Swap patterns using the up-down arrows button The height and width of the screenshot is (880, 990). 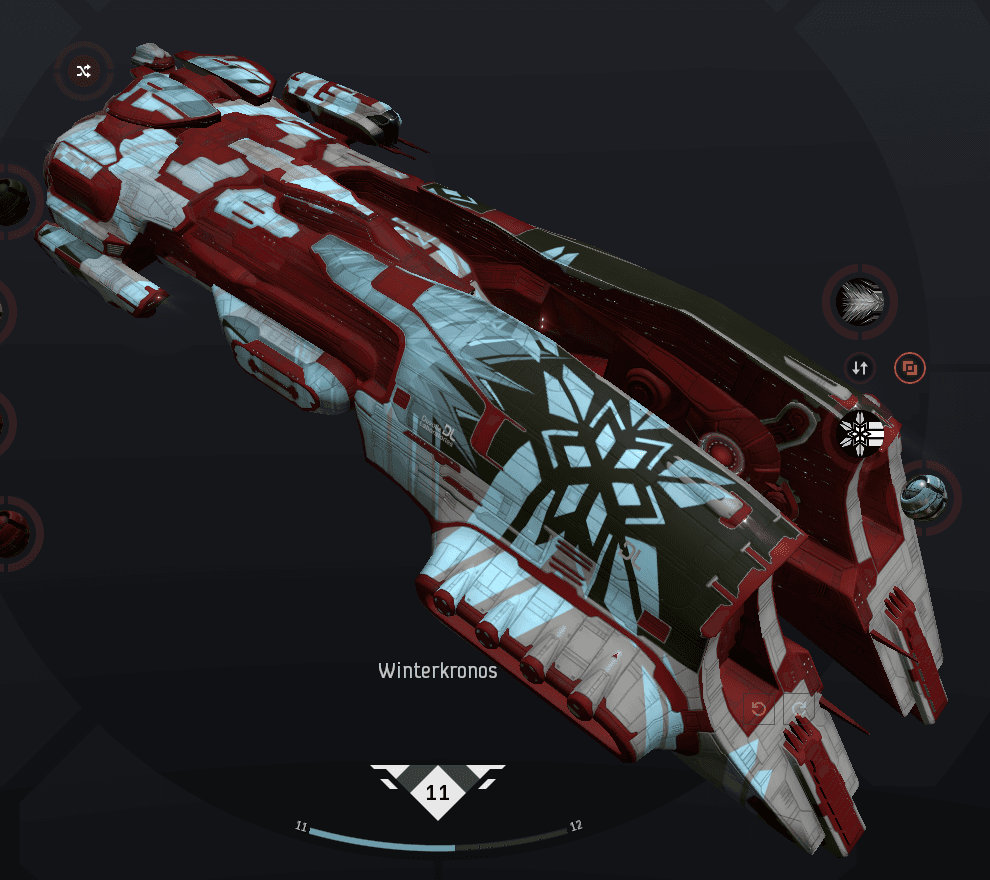pos(859,368)
